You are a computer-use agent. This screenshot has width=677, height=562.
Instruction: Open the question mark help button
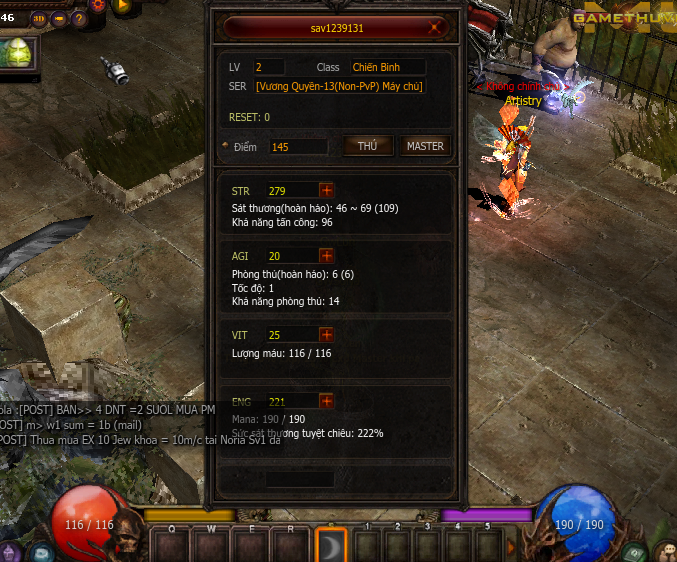(x=80, y=18)
